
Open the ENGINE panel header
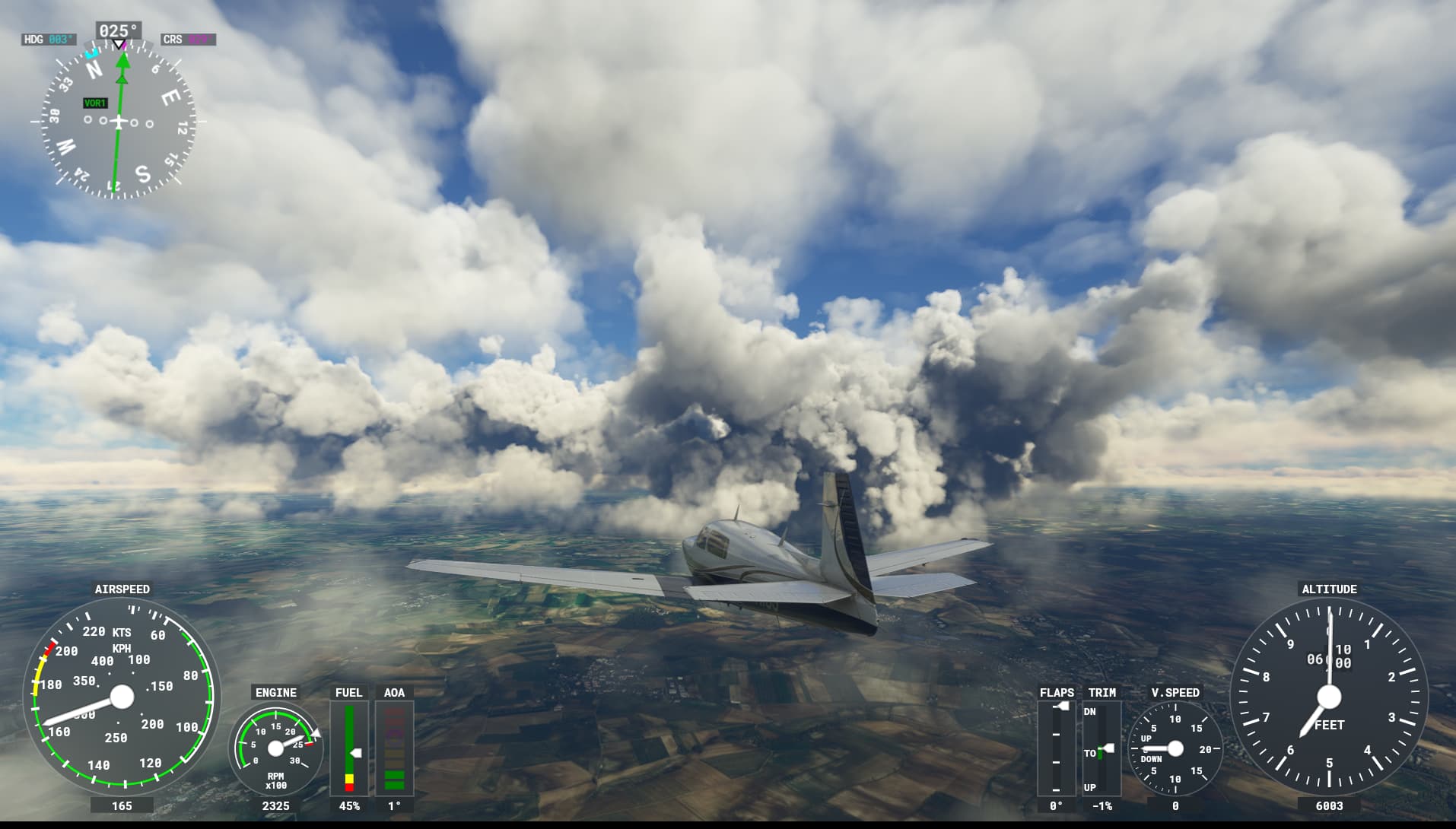[x=275, y=693]
